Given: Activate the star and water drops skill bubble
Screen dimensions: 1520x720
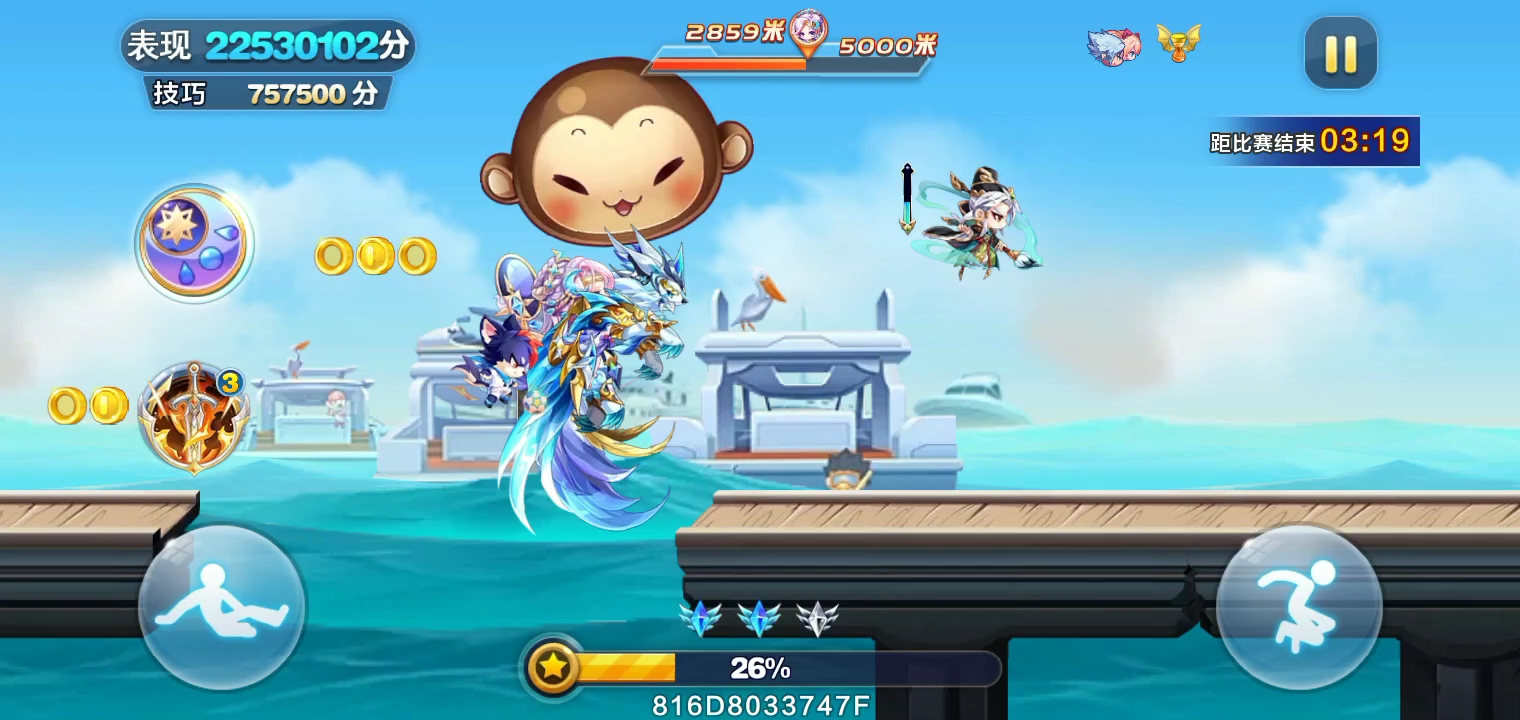Looking at the screenshot, I should pos(194,241).
